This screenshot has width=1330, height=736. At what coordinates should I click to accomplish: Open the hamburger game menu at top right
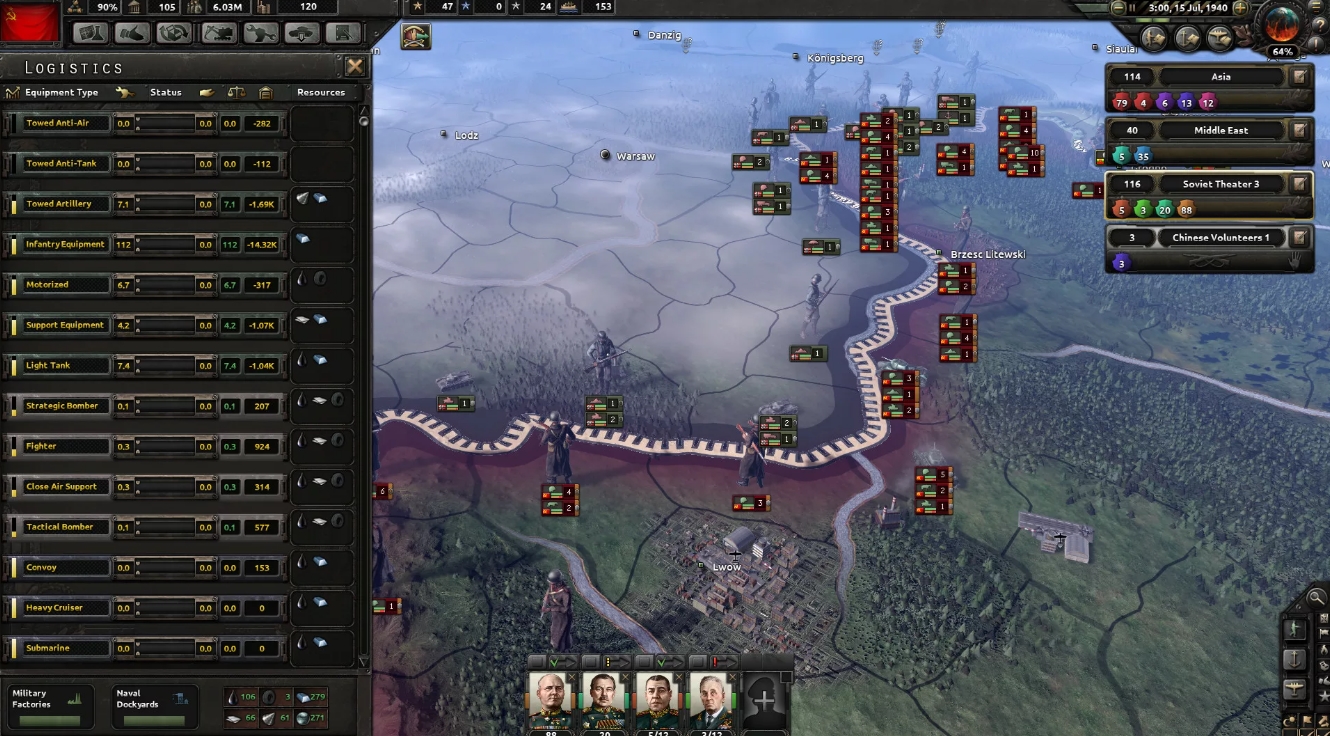click(x=1314, y=8)
